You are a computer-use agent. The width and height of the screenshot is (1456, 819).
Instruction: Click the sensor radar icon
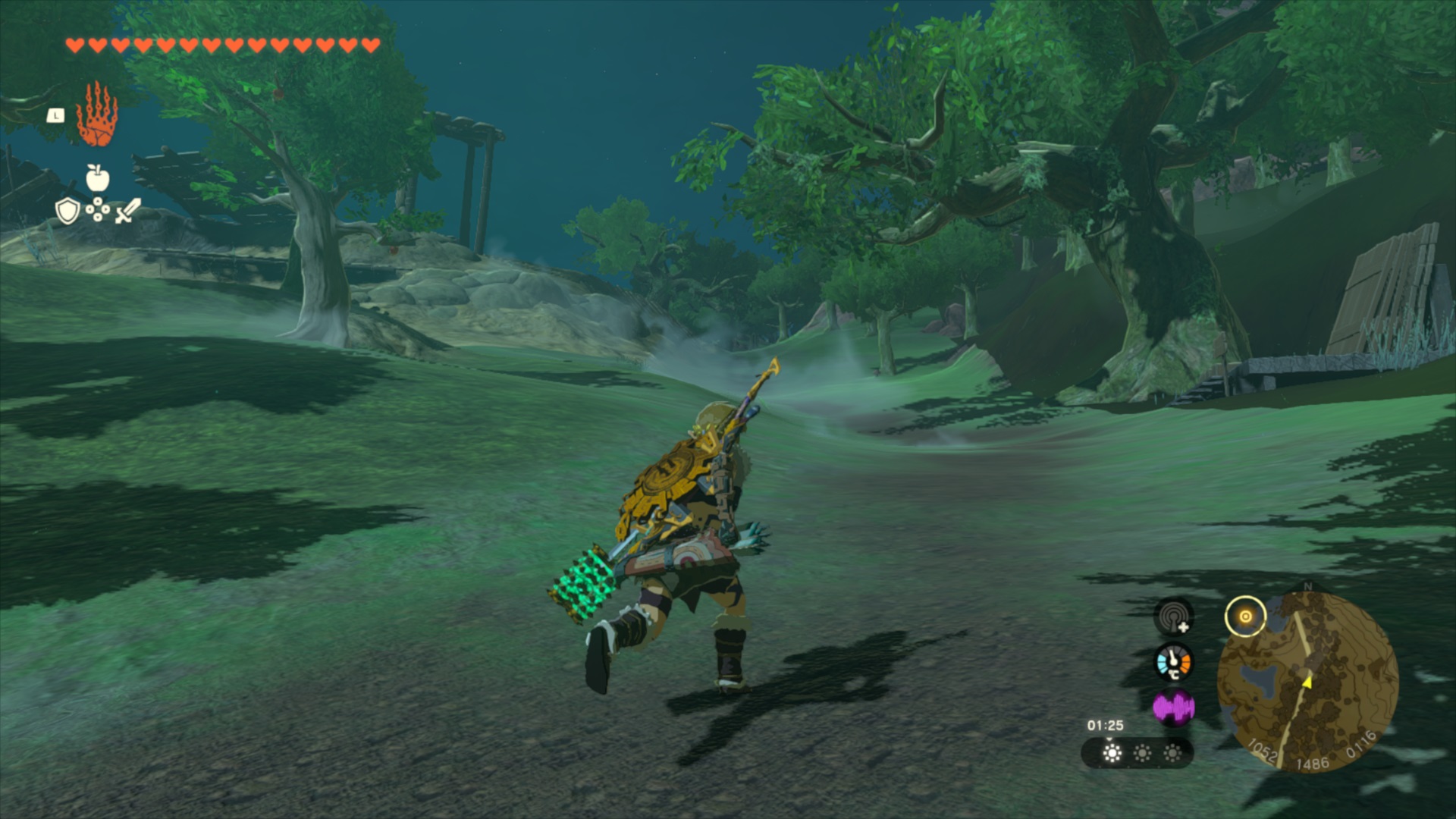click(x=1173, y=616)
